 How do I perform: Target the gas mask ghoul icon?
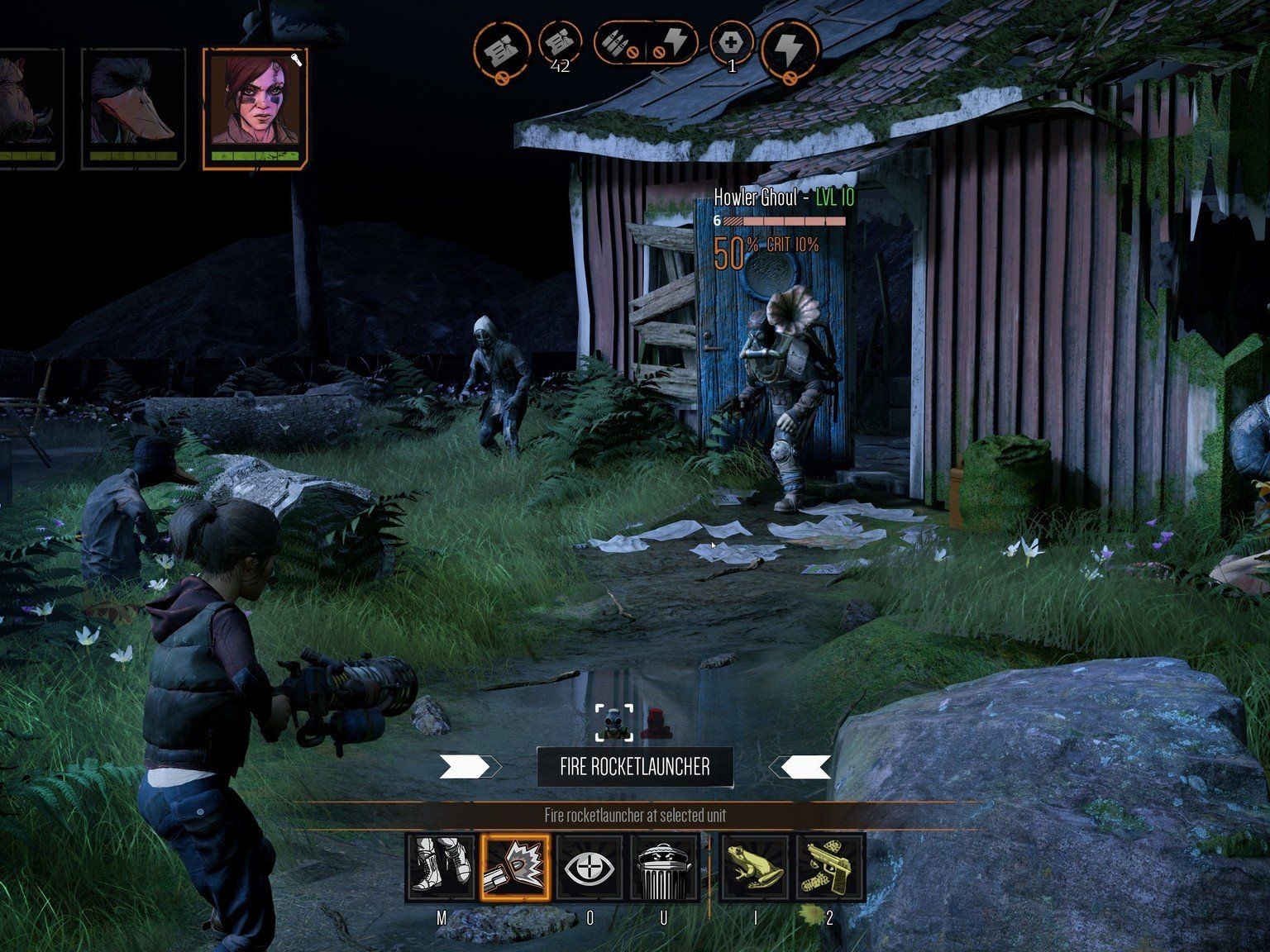614,723
